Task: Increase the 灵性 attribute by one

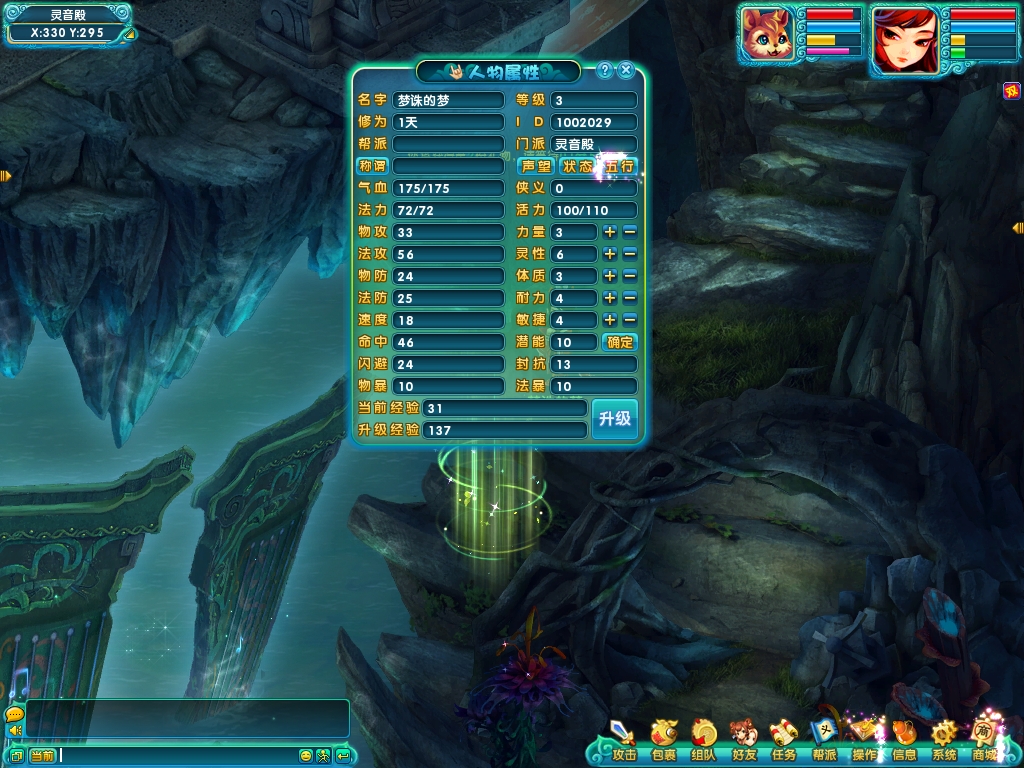Action: 609,254
